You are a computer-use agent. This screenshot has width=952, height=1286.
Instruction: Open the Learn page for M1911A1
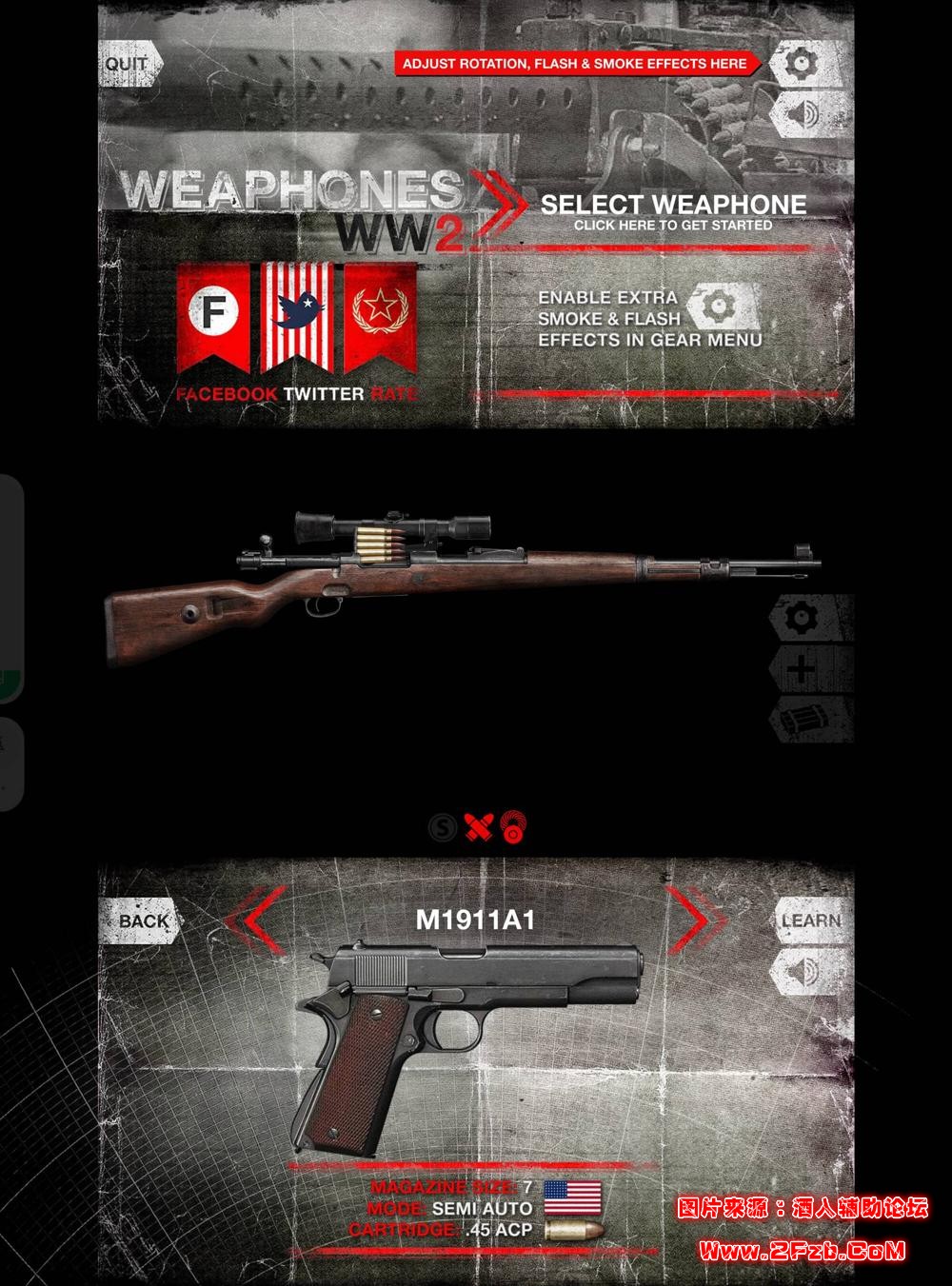(810, 920)
